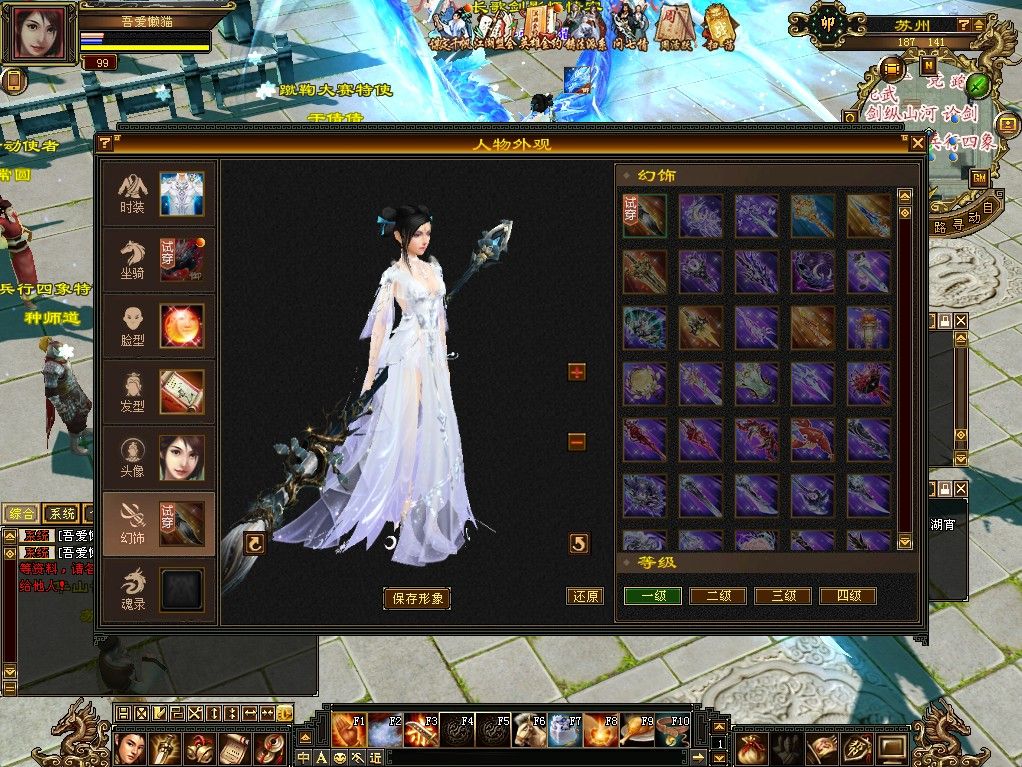Image resolution: width=1022 pixels, height=767 pixels.
Task: Select the first 幻饰 weapon skin marked 试穿
Action: pyautogui.click(x=645, y=215)
